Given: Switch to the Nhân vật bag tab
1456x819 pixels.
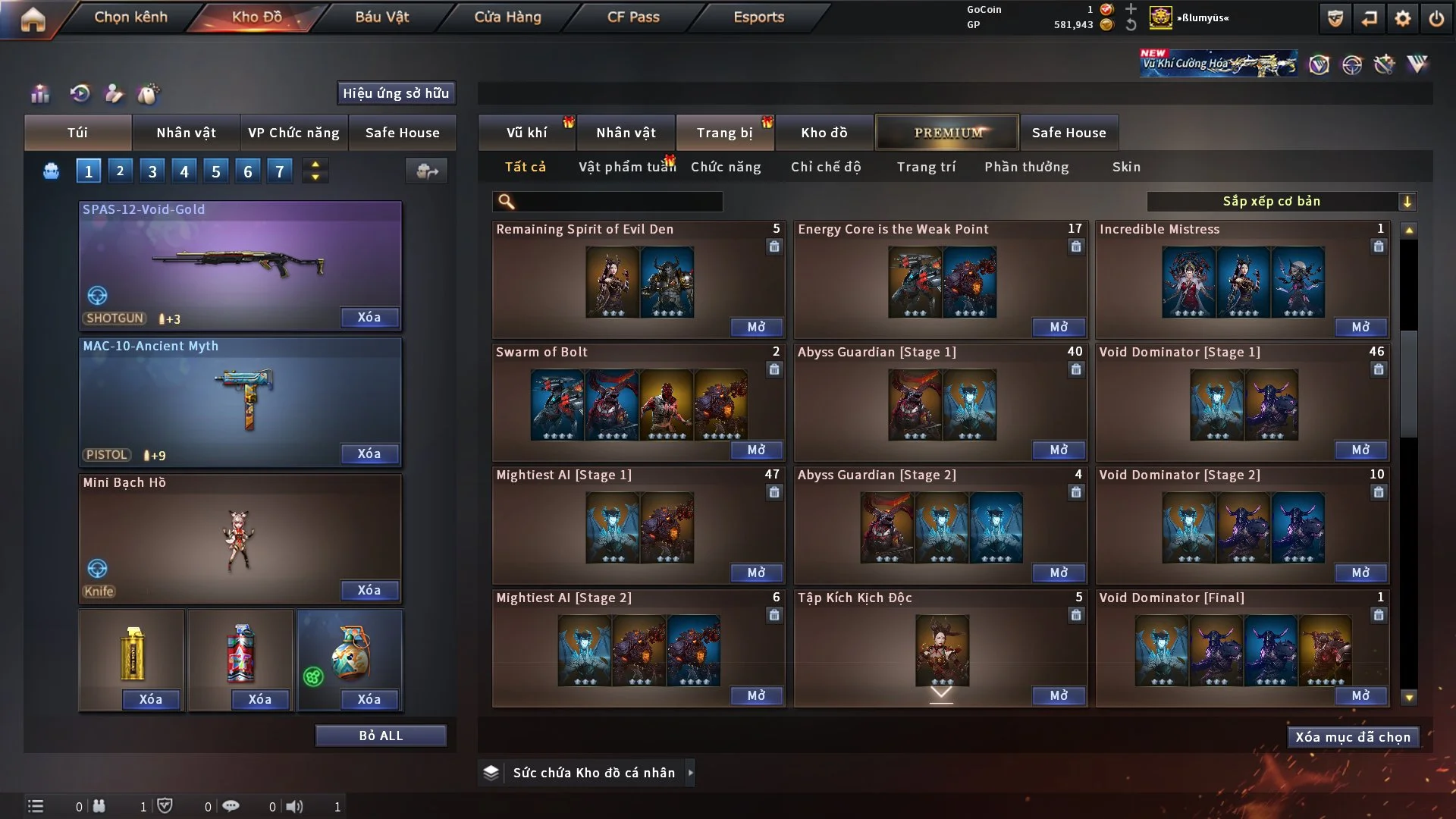Looking at the screenshot, I should pos(186,133).
